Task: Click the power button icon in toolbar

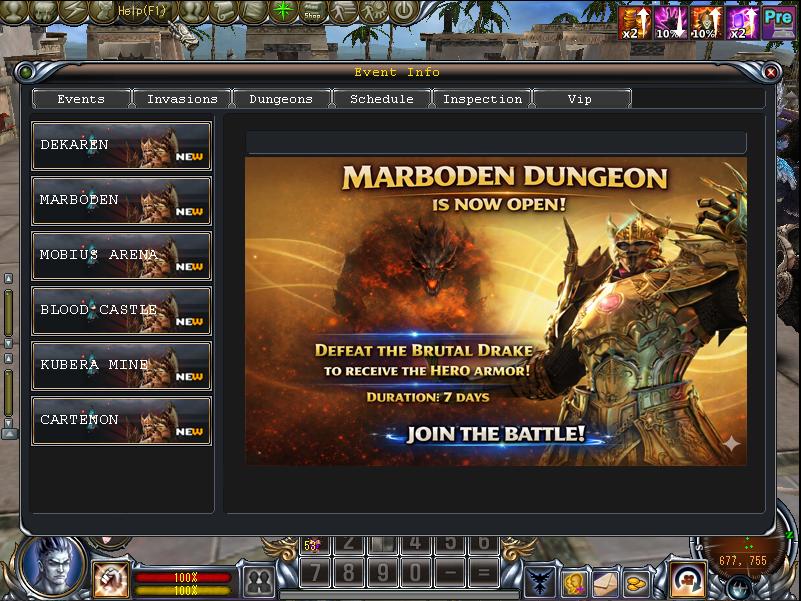Action: point(403,12)
